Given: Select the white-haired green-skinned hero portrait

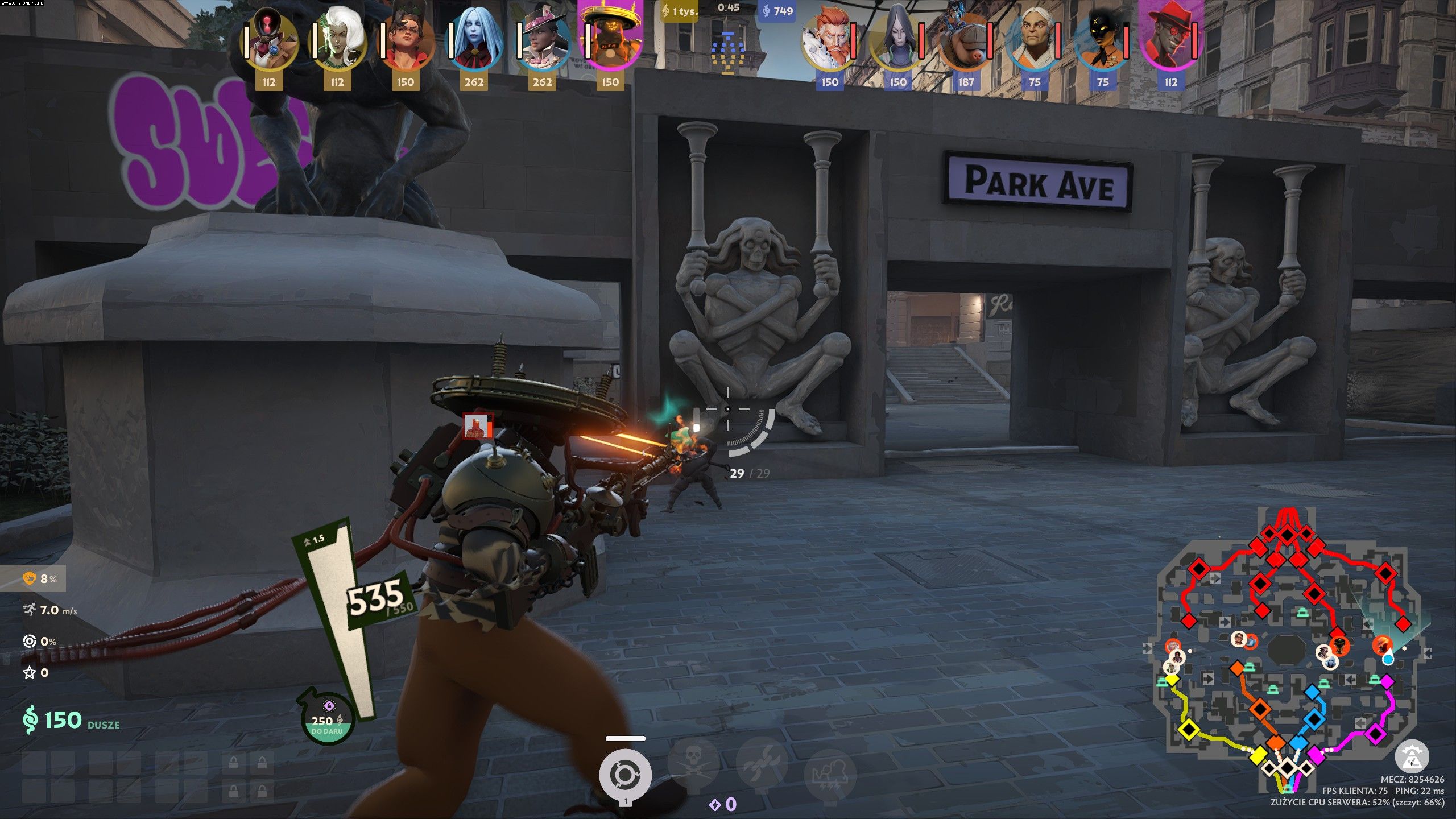Looking at the screenshot, I should pyautogui.click(x=337, y=40).
